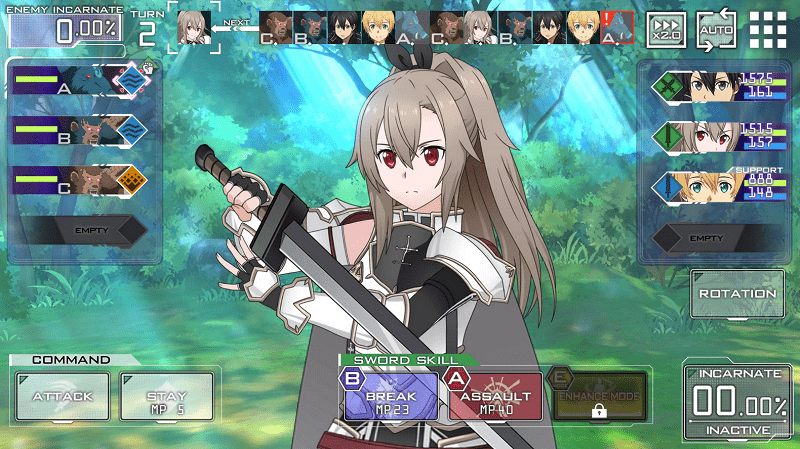800x449 pixels.
Task: Click the locked Enhance Mode skill
Action: 597,398
